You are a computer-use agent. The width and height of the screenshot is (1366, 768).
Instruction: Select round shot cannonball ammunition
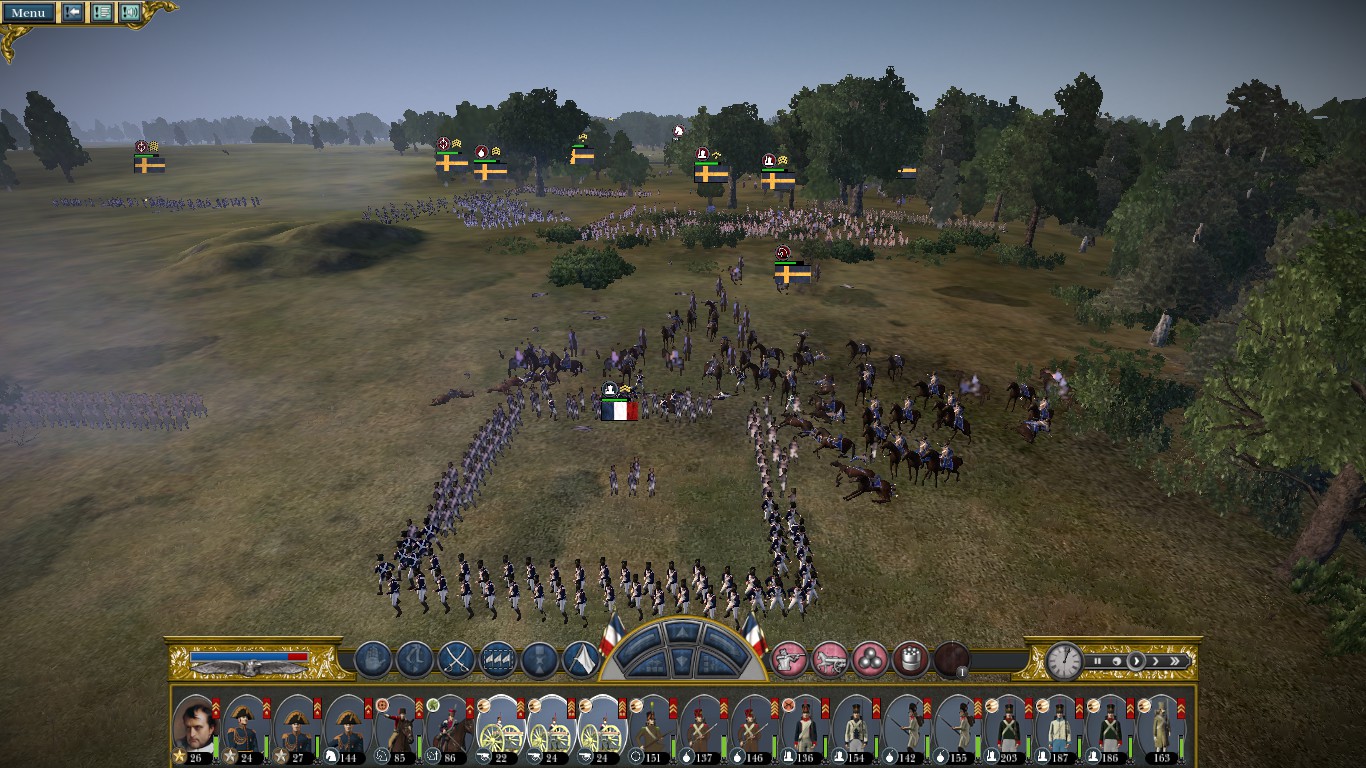click(869, 659)
